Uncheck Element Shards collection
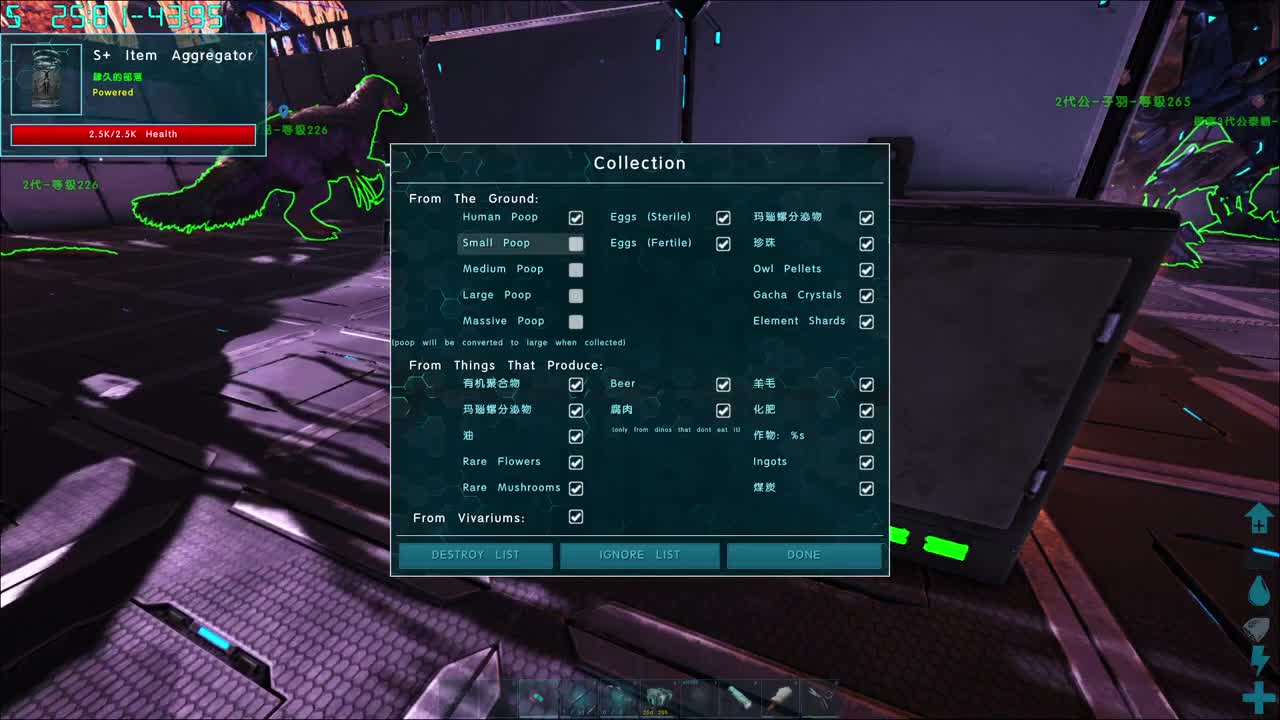 tap(867, 322)
